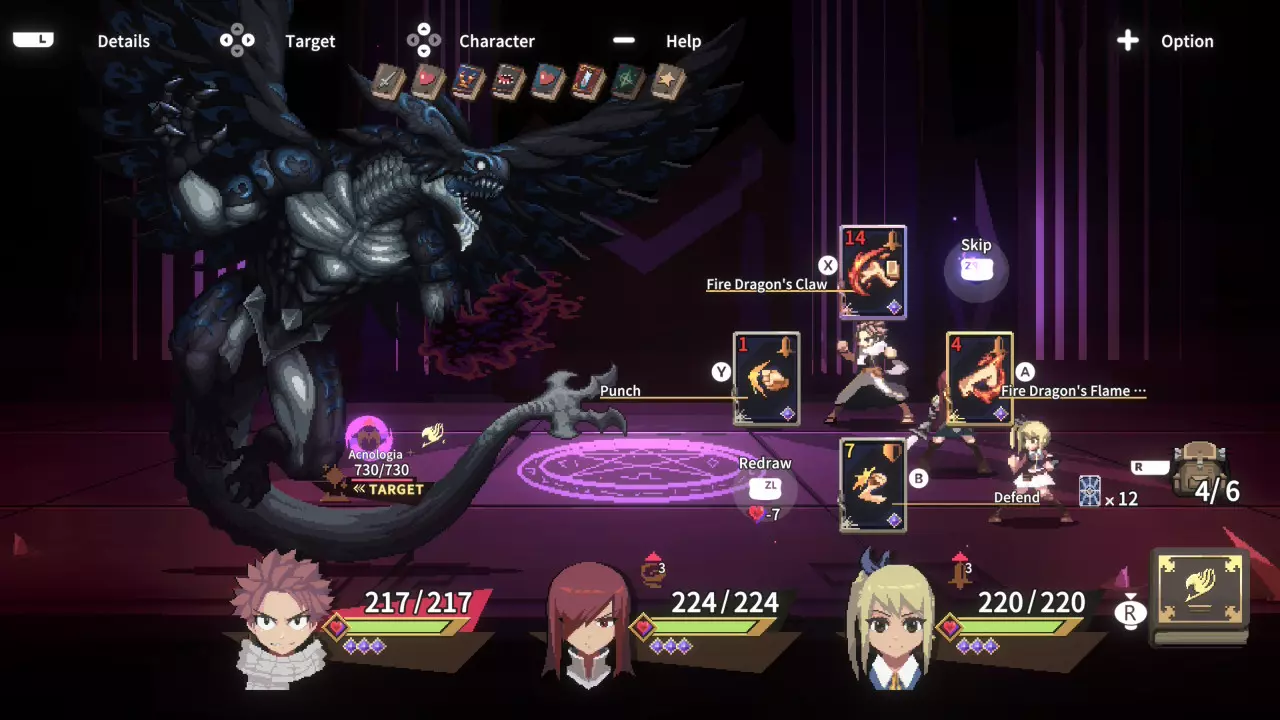Select the toothy monster mouth book
This screenshot has height=720, width=1280.
click(x=509, y=82)
